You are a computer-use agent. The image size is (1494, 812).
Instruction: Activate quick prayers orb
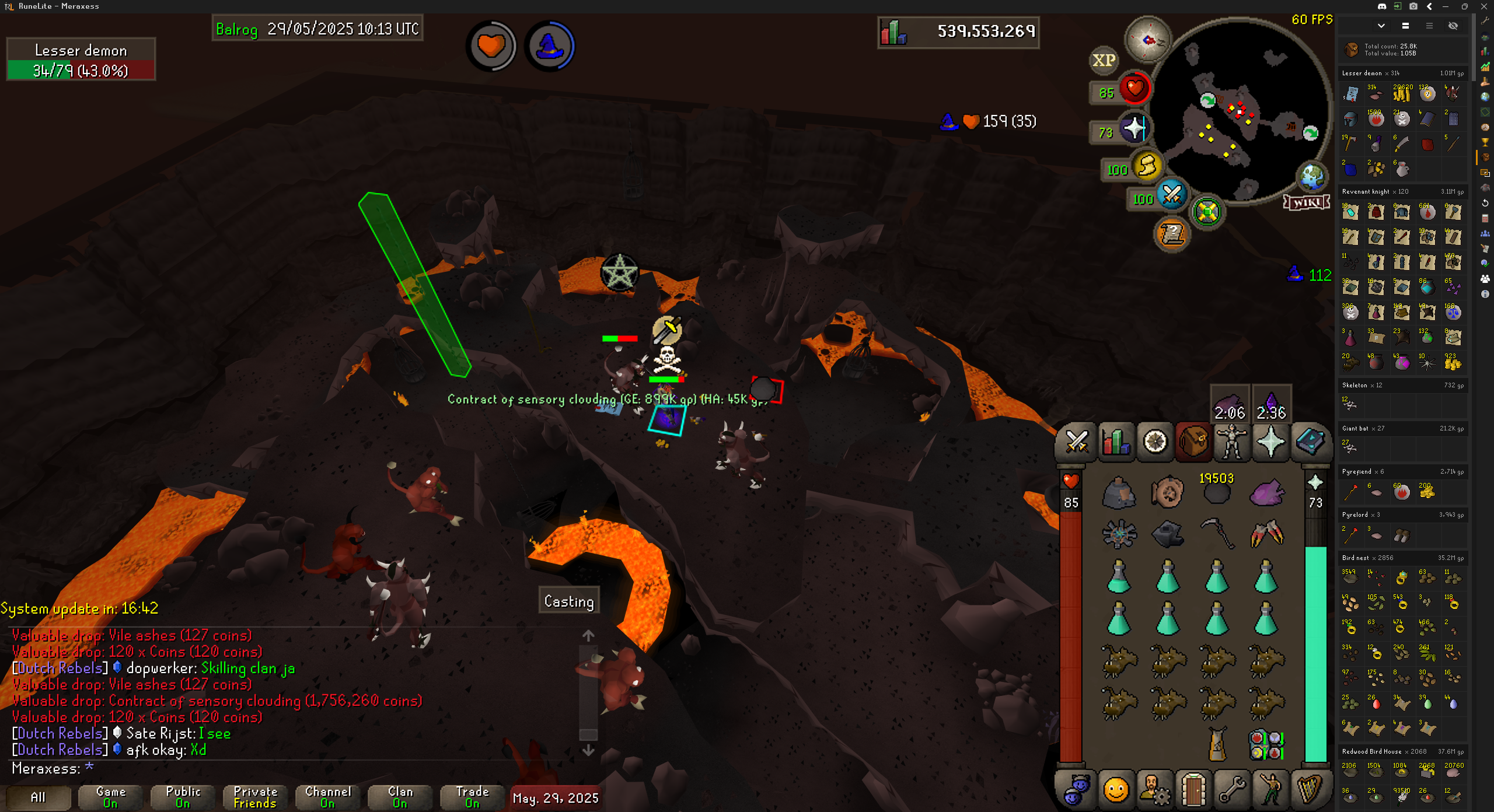click(1134, 129)
